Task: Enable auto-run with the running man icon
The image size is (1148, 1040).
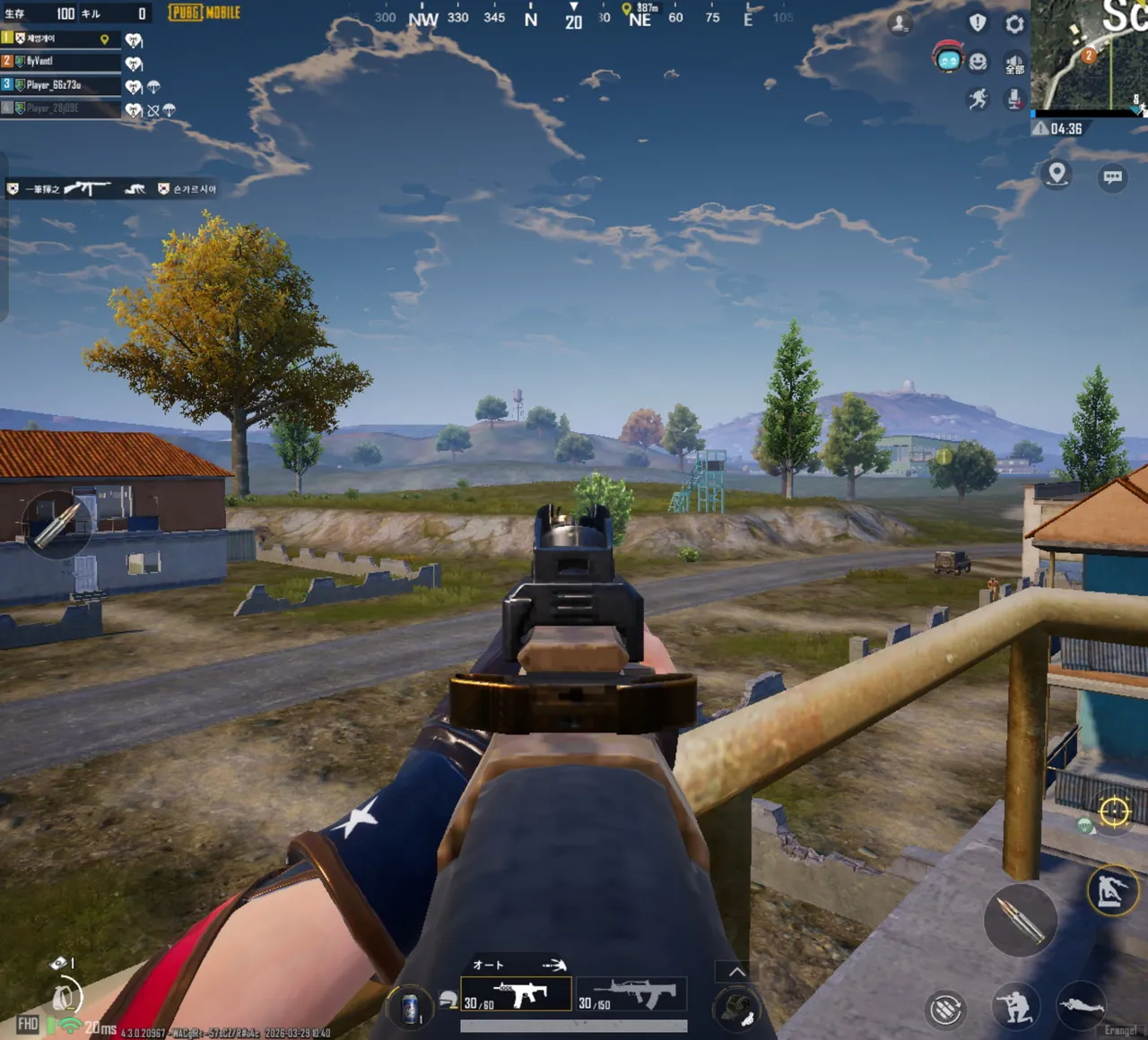Action: pos(978,98)
